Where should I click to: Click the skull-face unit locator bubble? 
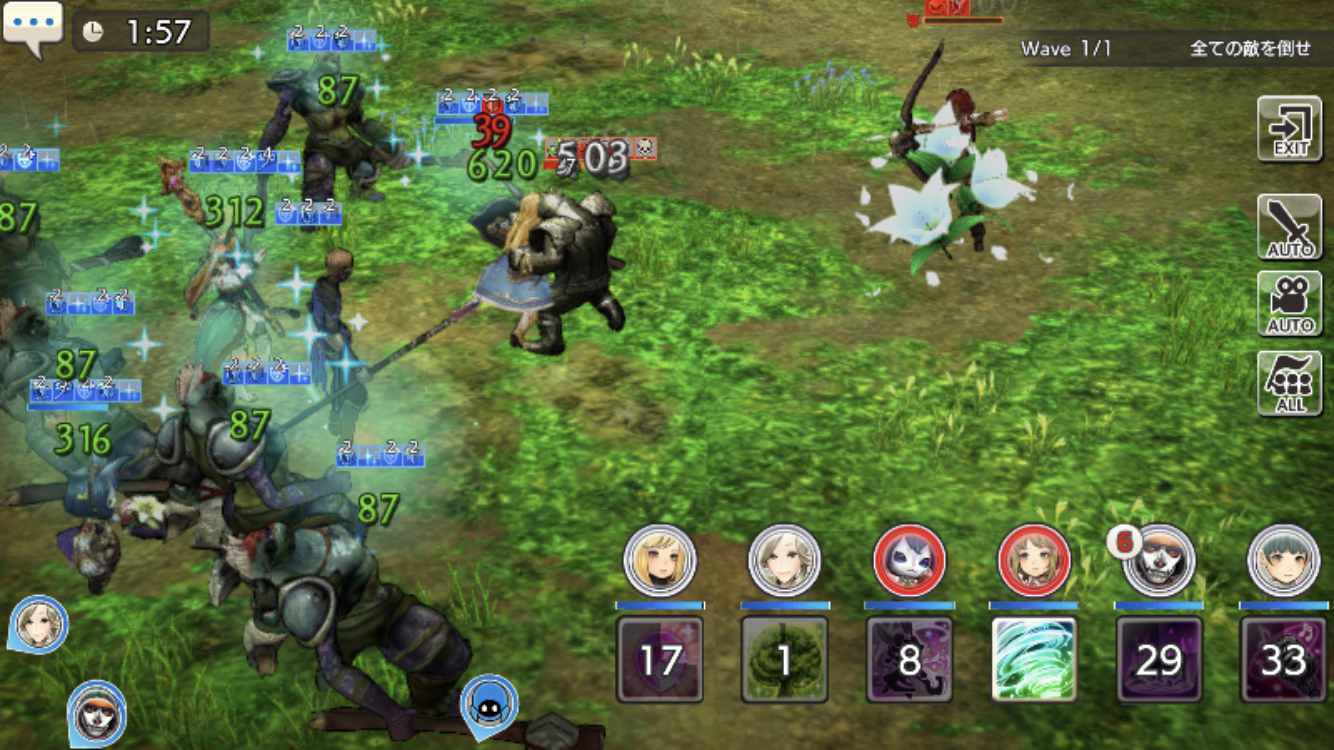pyautogui.click(x=97, y=710)
